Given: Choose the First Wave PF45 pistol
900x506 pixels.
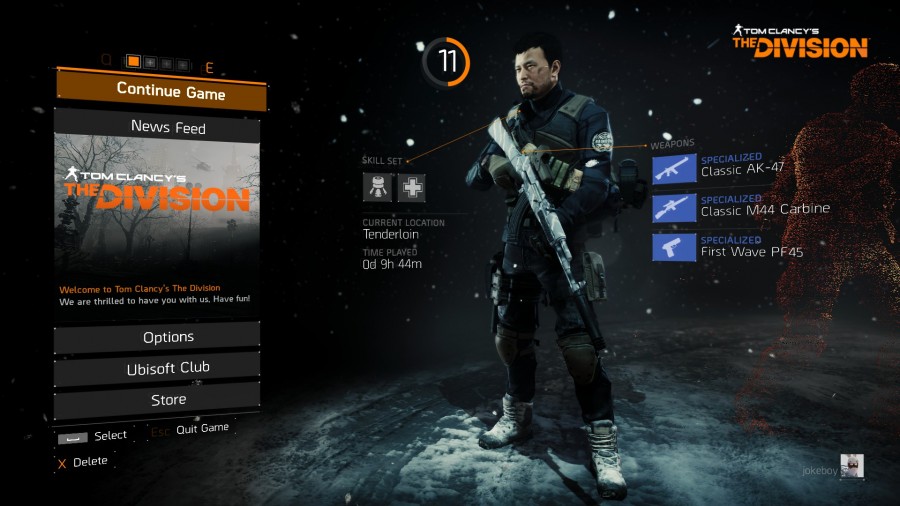Looking at the screenshot, I should pyautogui.click(x=674, y=247).
